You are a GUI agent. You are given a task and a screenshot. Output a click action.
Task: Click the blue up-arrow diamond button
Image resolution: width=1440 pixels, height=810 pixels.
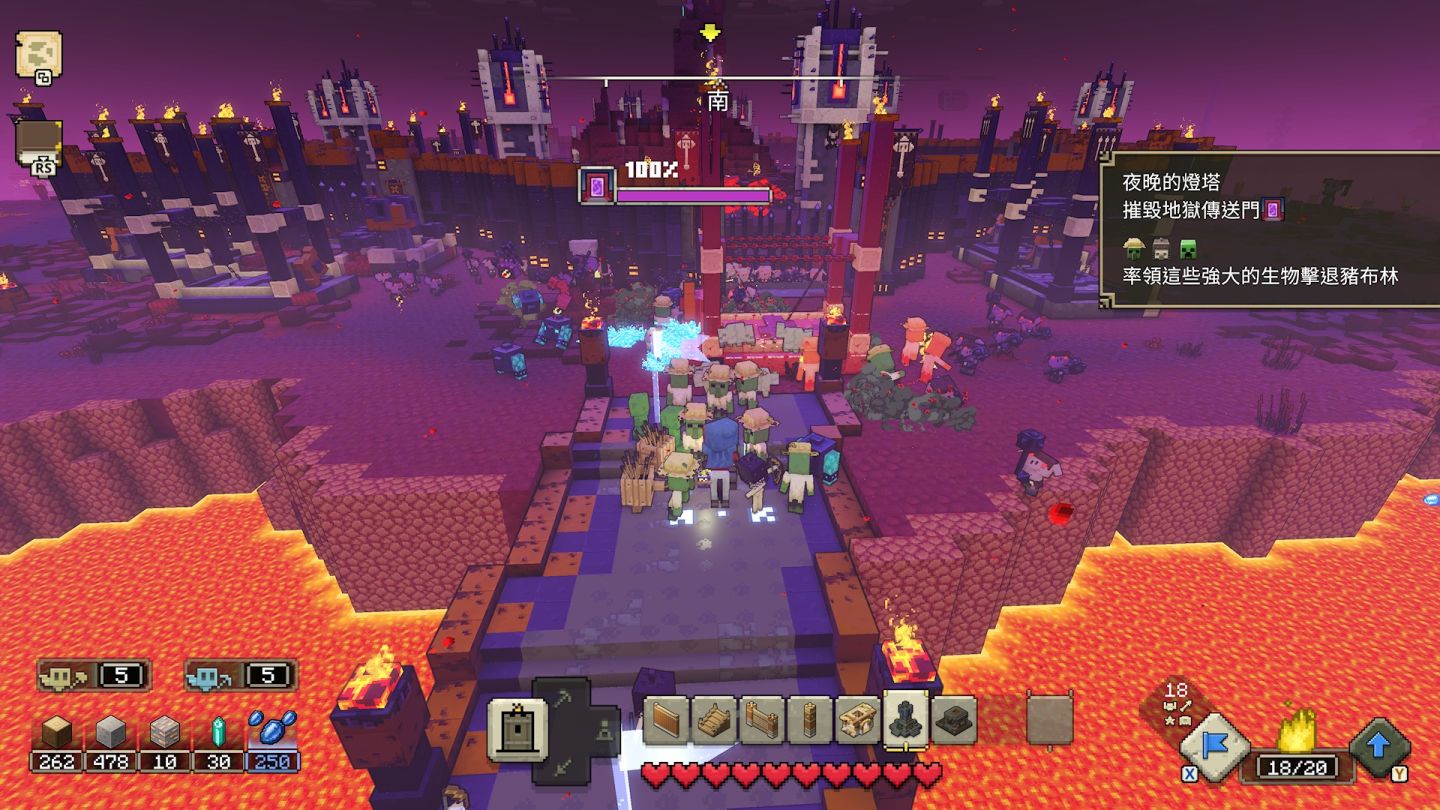coord(1381,746)
